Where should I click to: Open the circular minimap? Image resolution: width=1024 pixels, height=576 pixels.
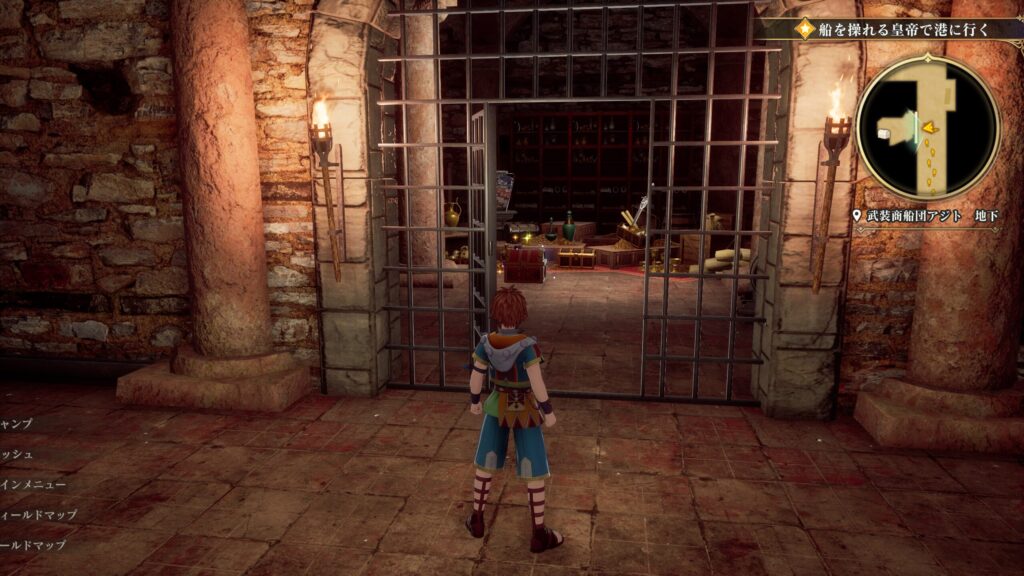tap(927, 127)
